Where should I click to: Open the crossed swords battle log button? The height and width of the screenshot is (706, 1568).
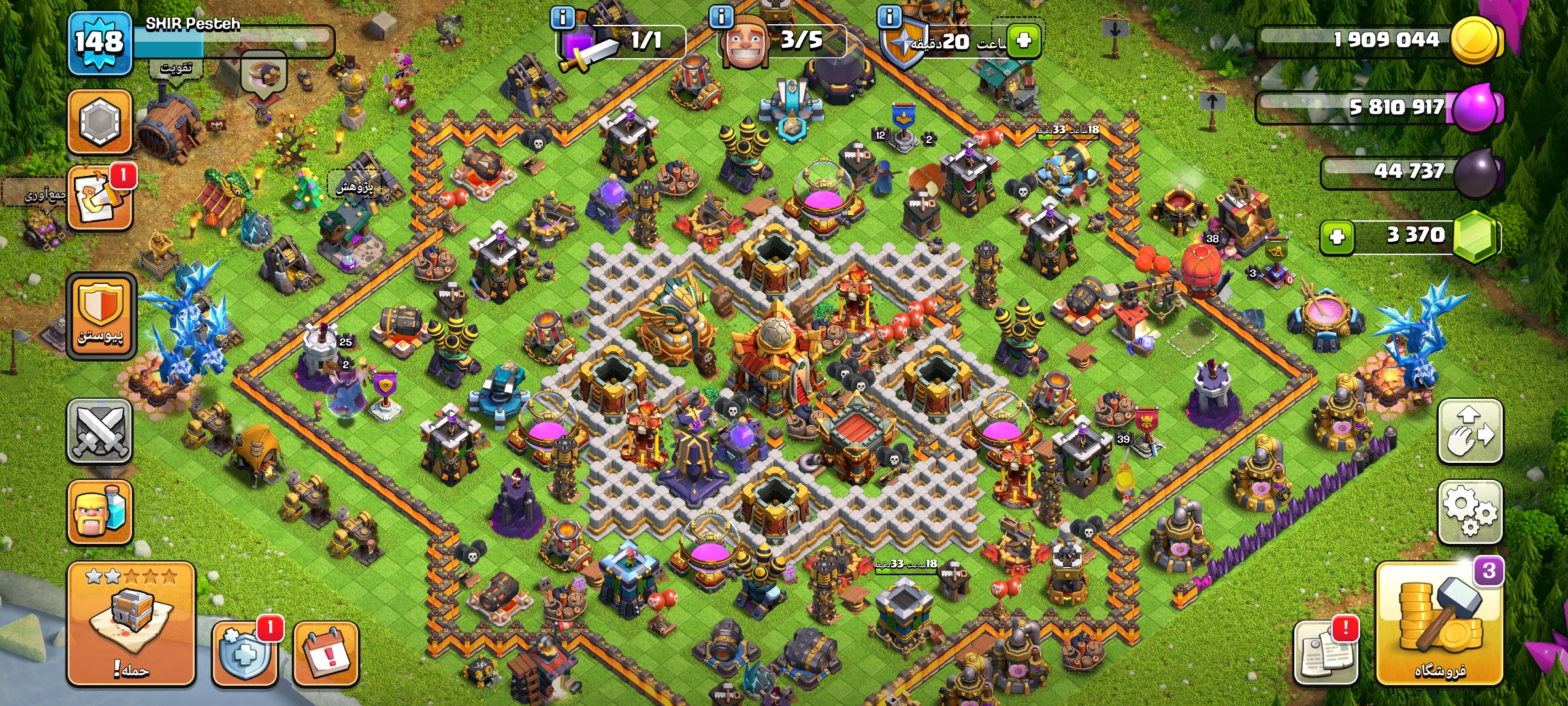(x=100, y=431)
